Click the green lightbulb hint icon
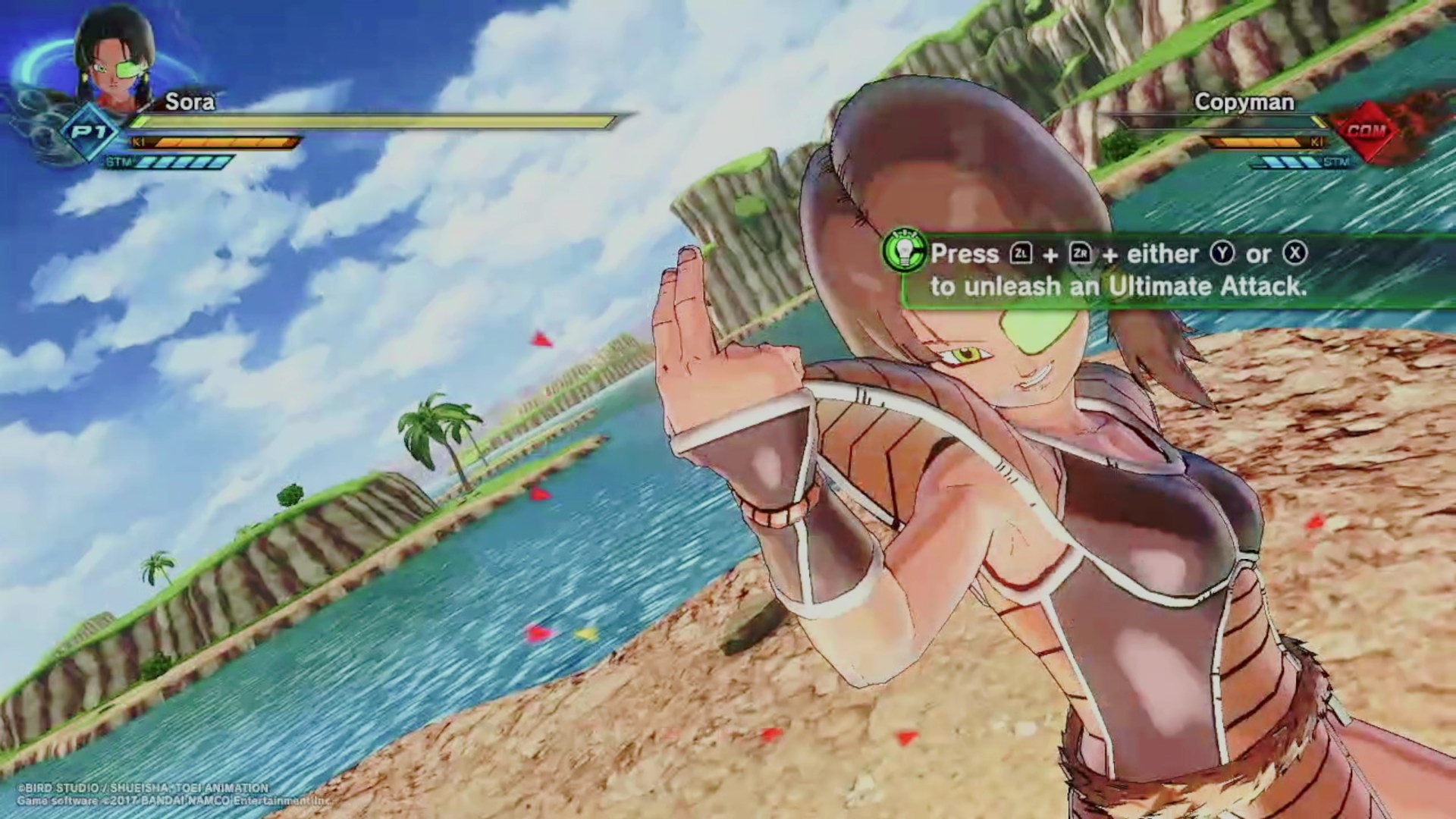 [x=903, y=253]
